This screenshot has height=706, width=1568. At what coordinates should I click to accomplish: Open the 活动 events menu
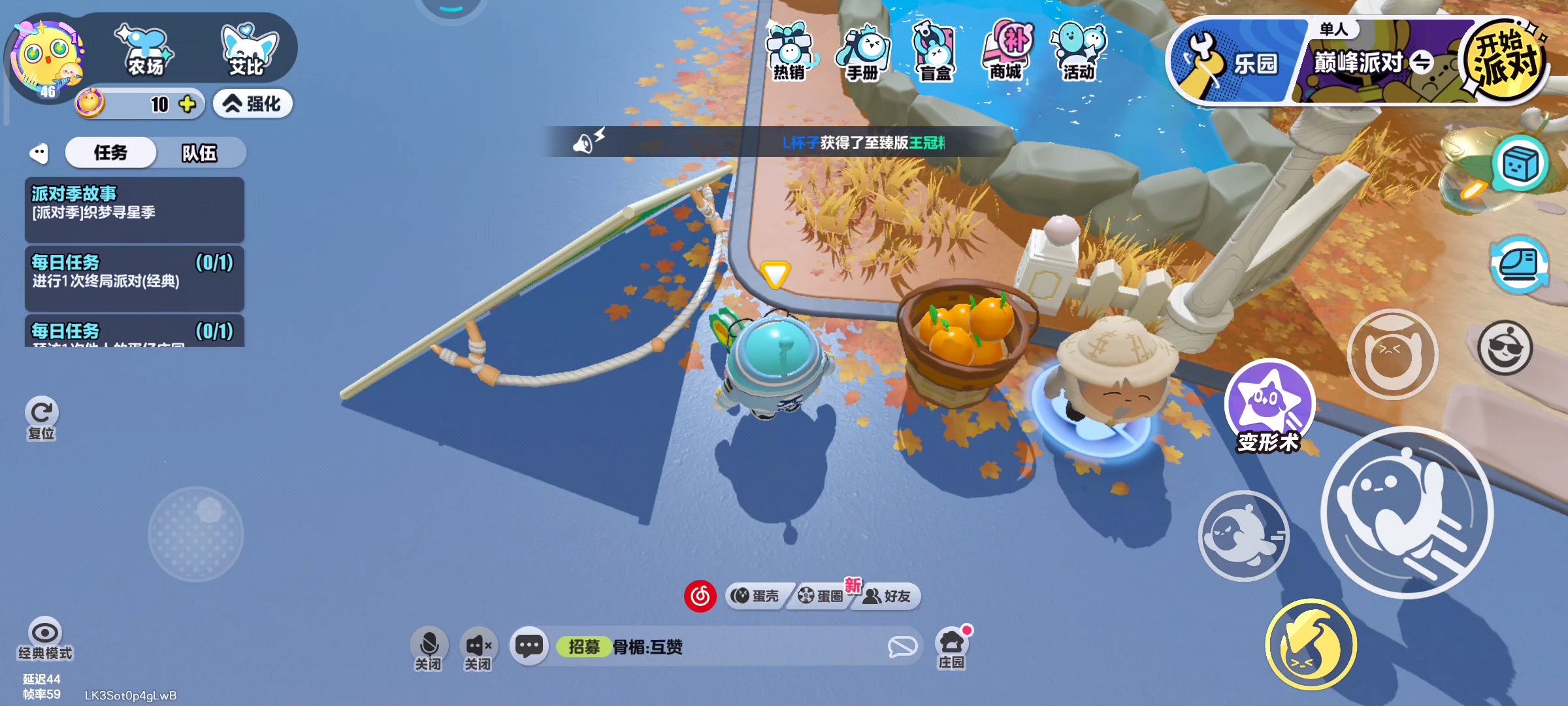click(x=1078, y=52)
